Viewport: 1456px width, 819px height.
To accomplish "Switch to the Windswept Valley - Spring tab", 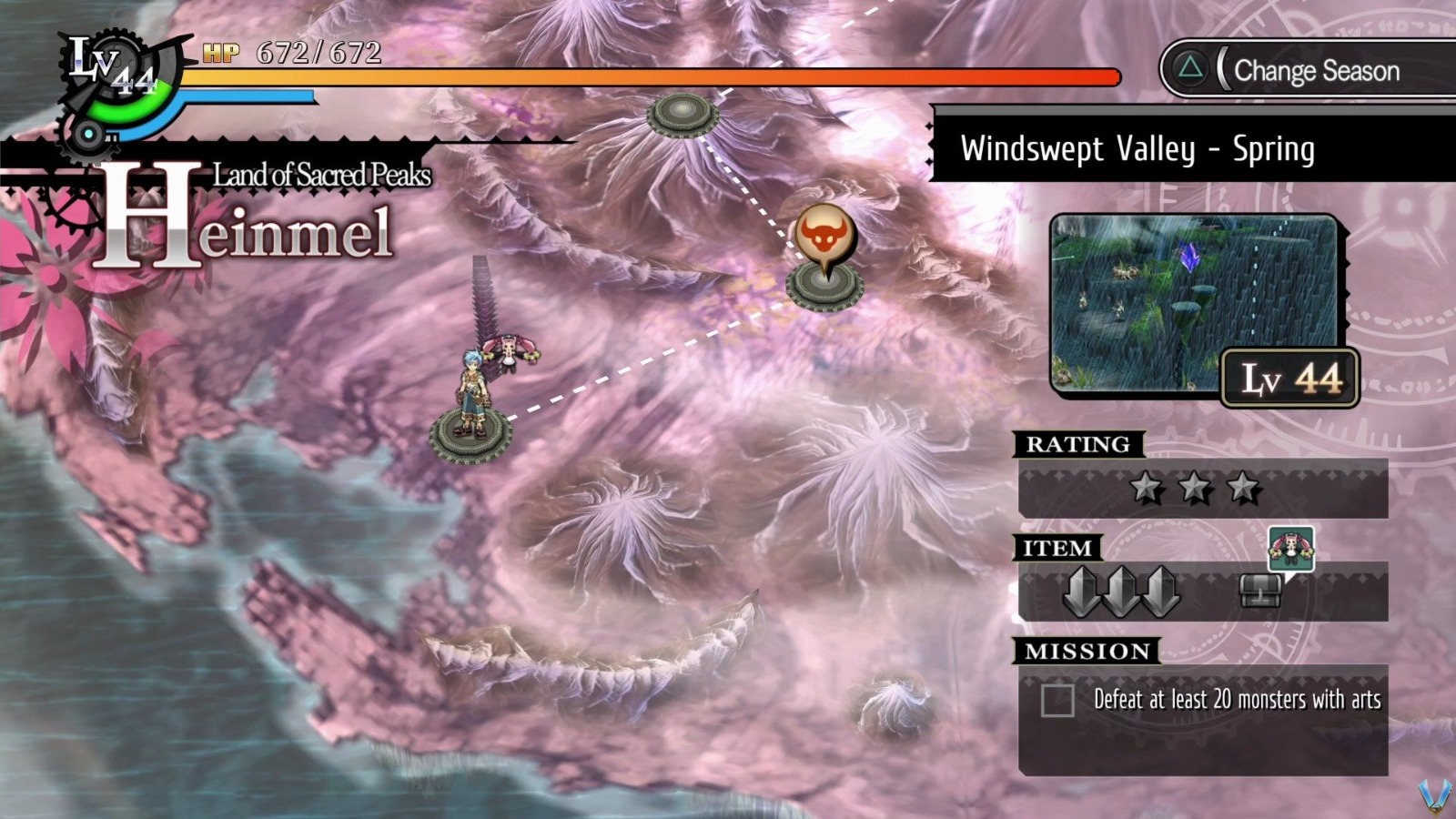I will 1140,149.
